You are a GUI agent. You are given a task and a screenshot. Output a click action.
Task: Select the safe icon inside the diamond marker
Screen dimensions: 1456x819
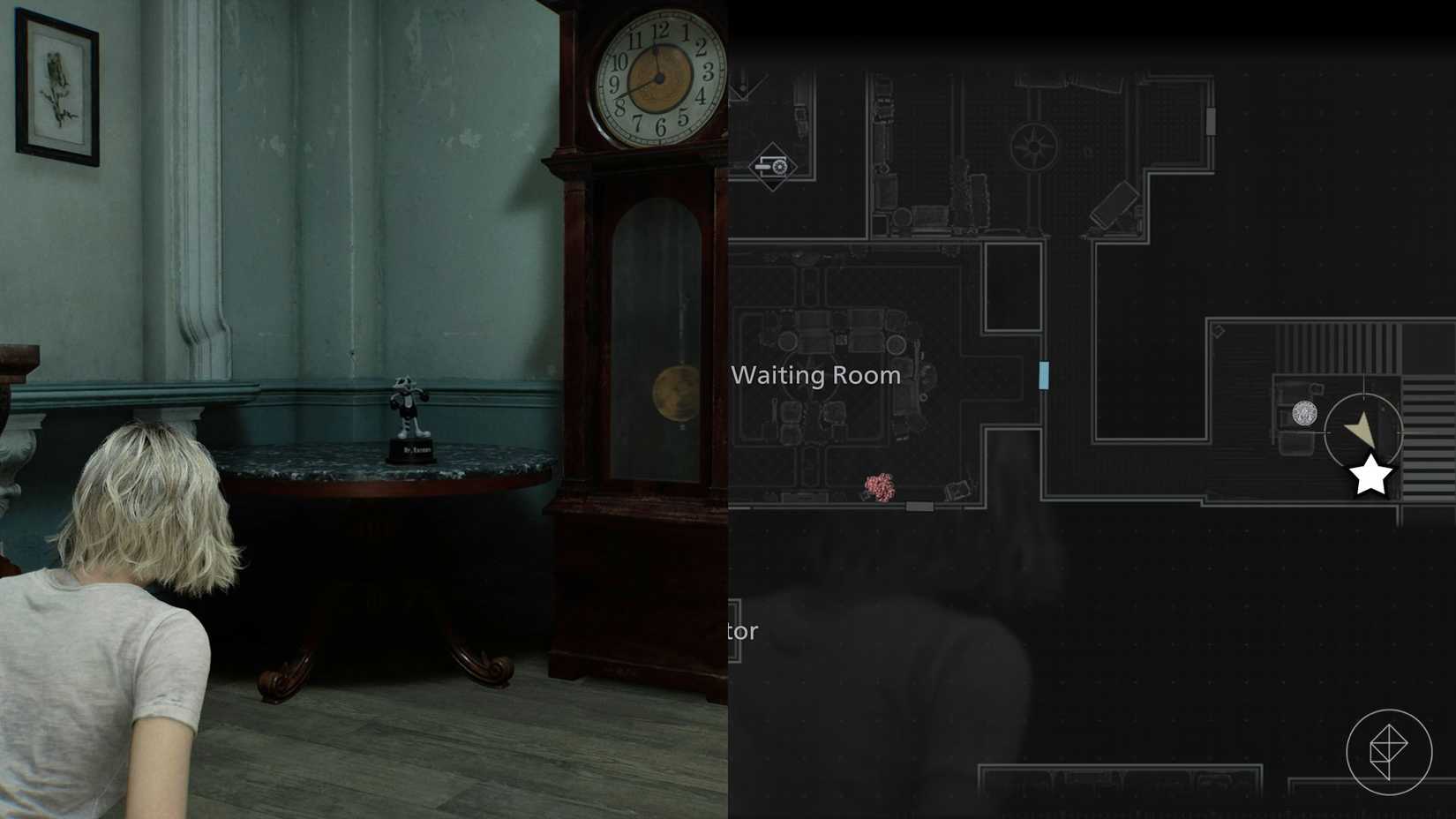pos(773,166)
